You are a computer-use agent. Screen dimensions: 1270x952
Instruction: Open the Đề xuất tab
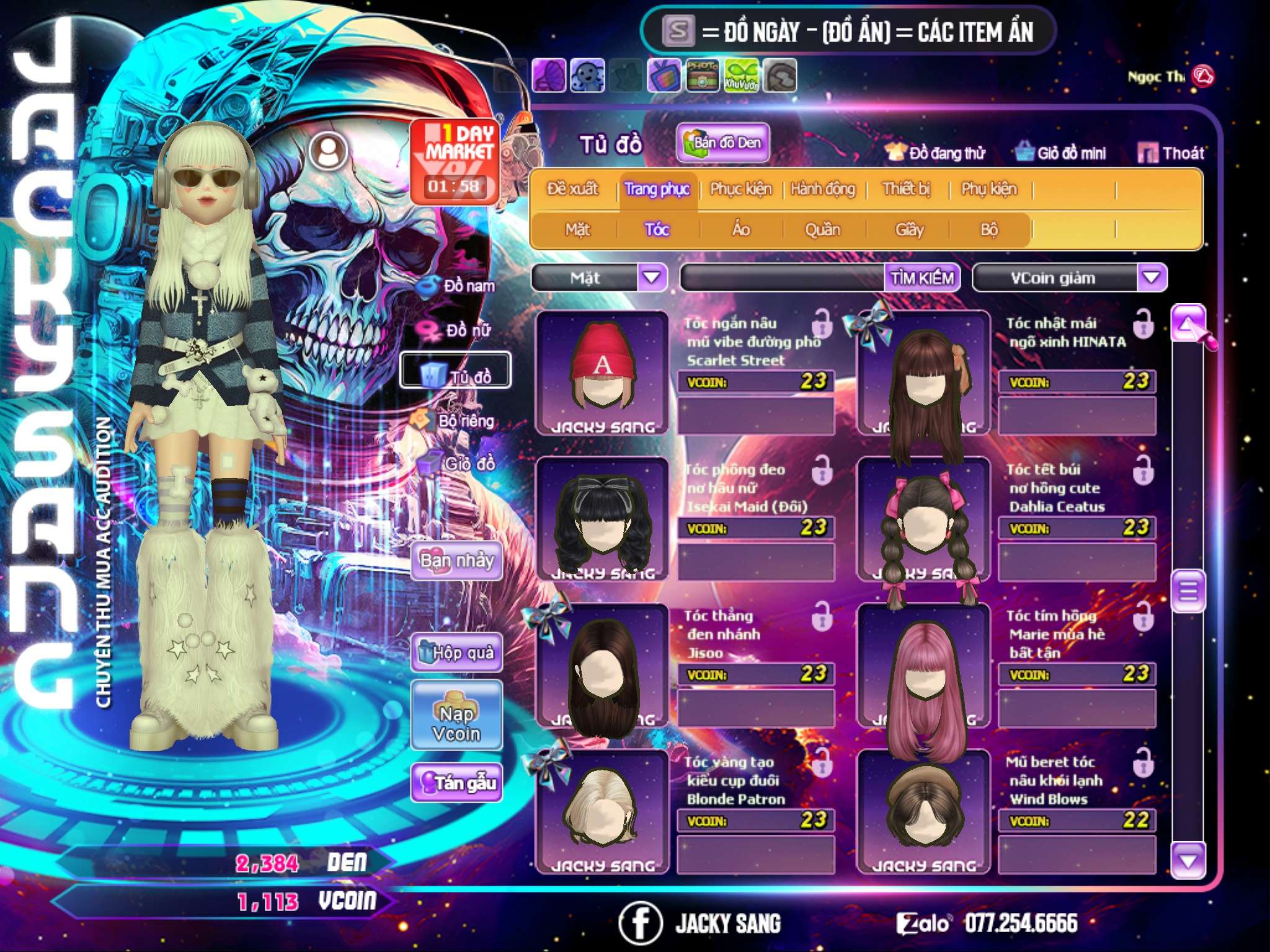click(x=572, y=189)
